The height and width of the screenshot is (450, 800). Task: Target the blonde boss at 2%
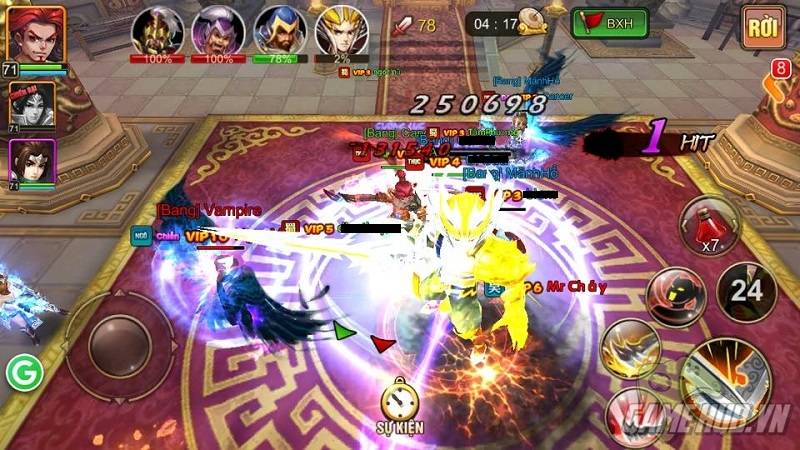click(x=341, y=29)
